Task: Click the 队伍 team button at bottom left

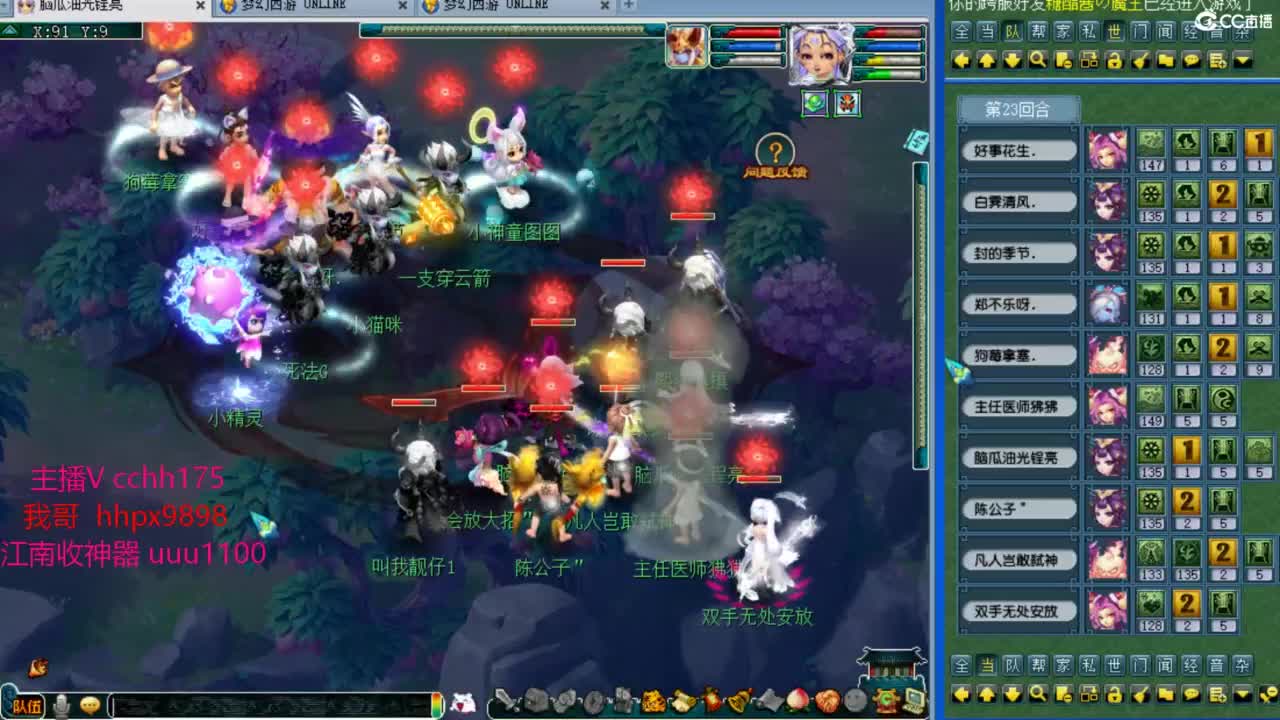Action: (28, 706)
